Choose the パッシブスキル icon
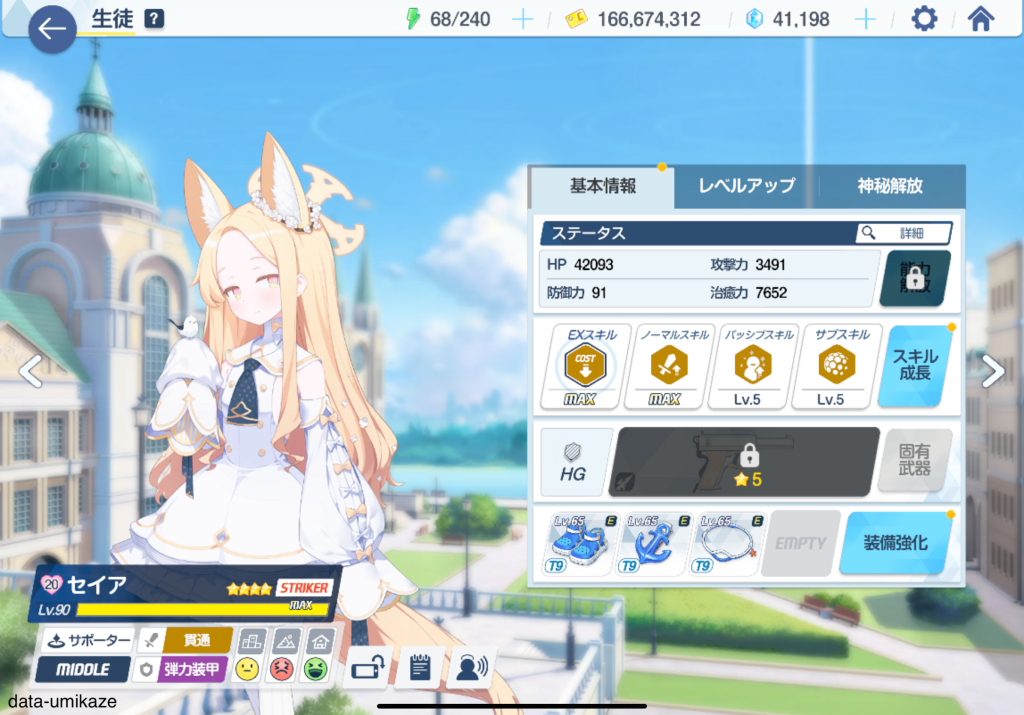This screenshot has width=1024, height=715. 747,367
